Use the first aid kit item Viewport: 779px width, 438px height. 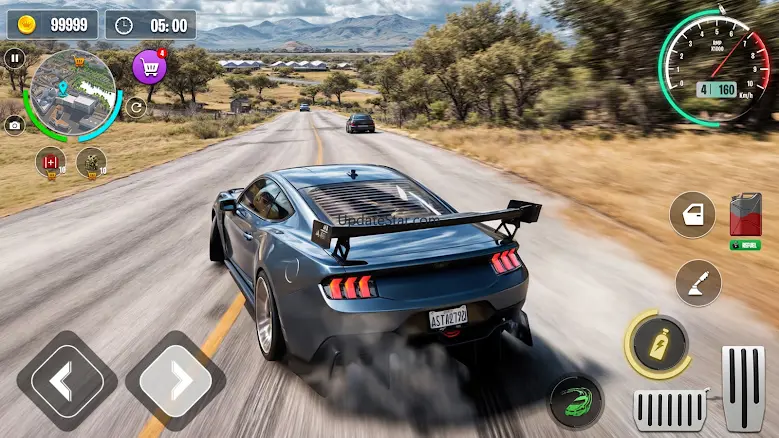(x=49, y=159)
